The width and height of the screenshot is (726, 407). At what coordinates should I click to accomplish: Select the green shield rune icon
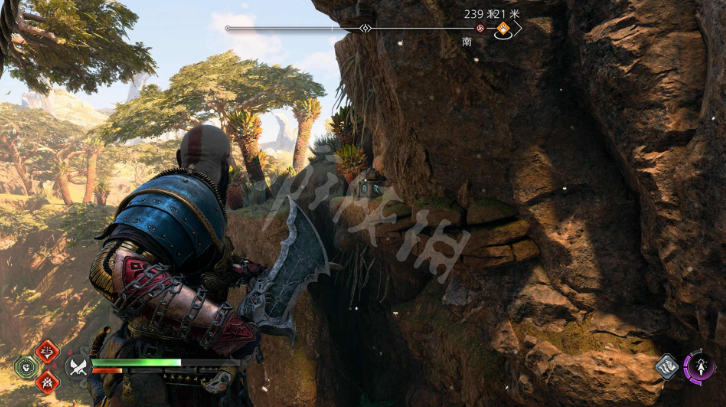click(x=27, y=366)
